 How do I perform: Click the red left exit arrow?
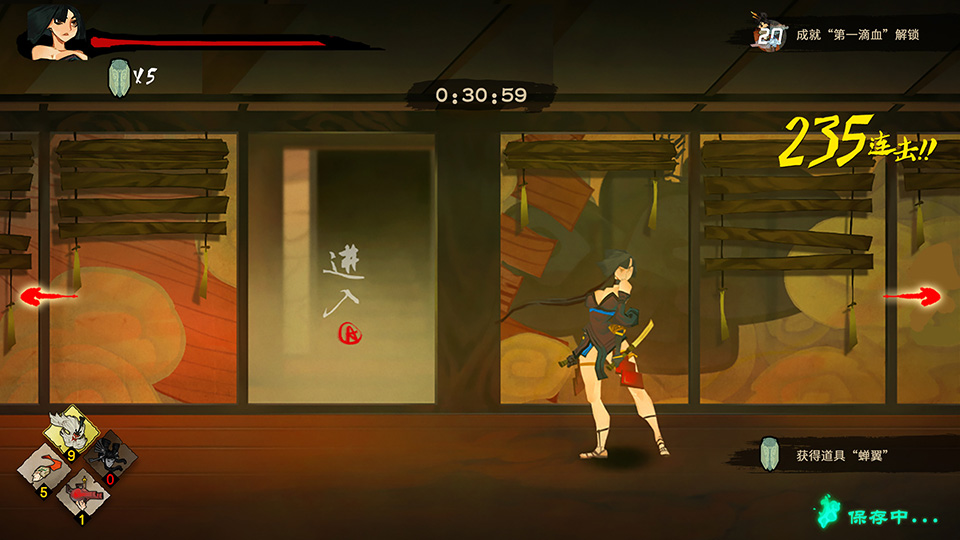click(x=49, y=296)
